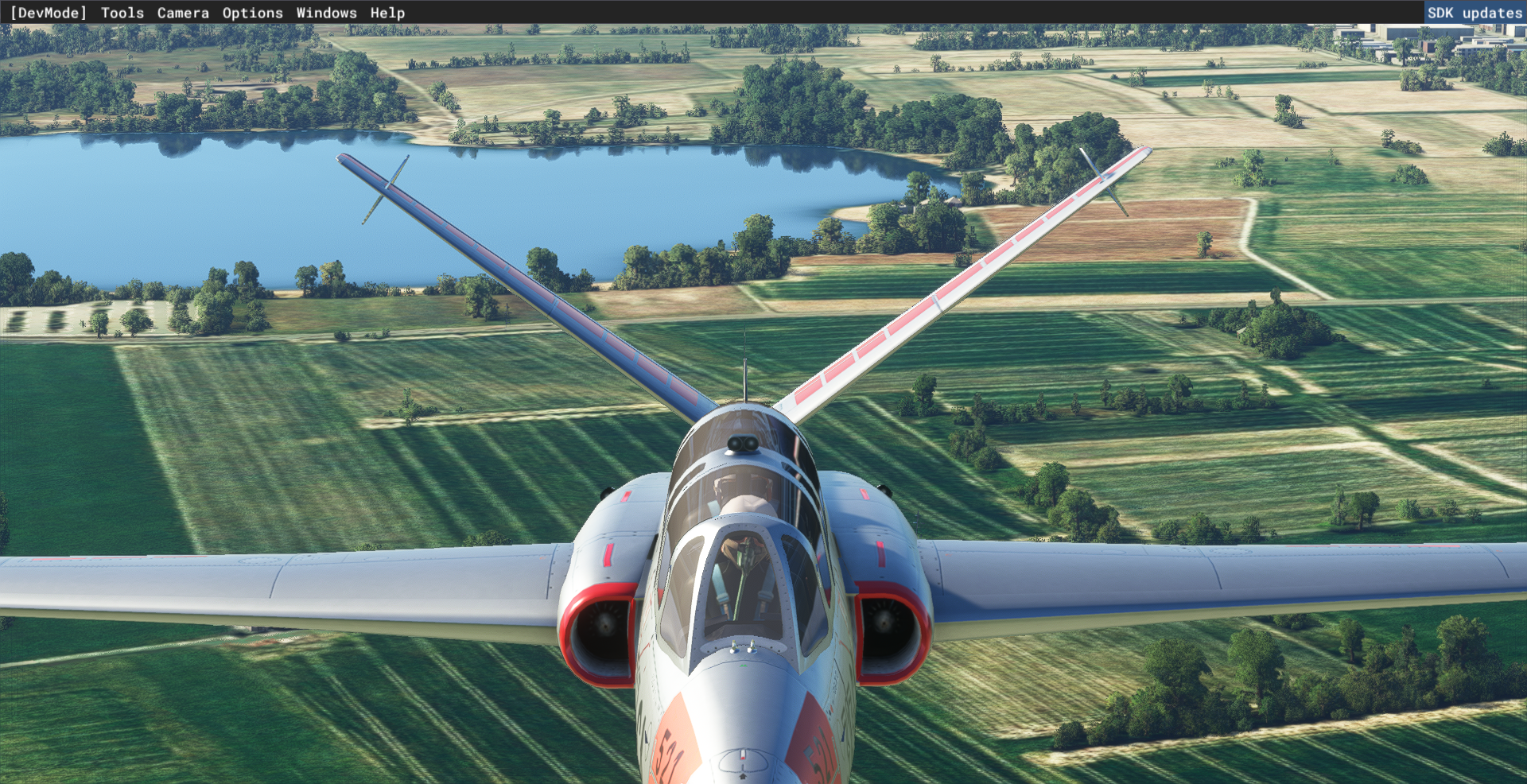
Task: Open the DevMode menu
Action: [48, 13]
